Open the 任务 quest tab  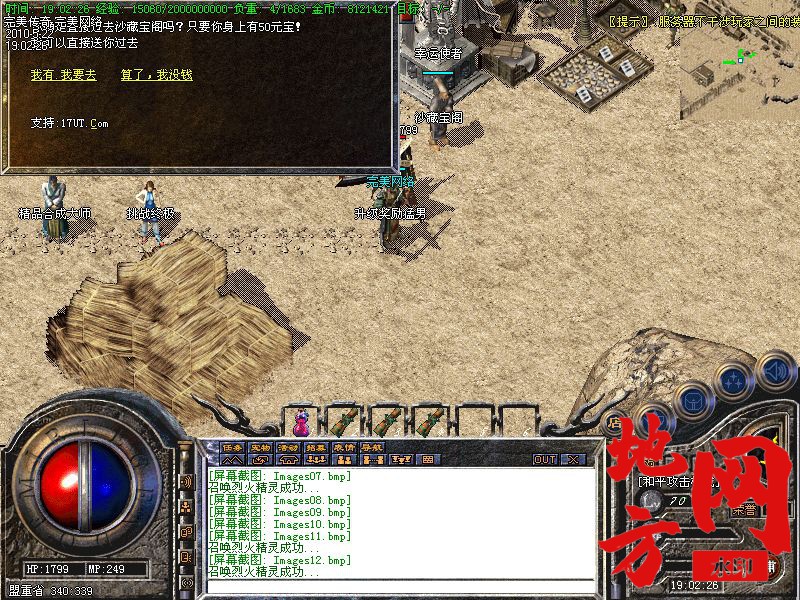click(233, 447)
